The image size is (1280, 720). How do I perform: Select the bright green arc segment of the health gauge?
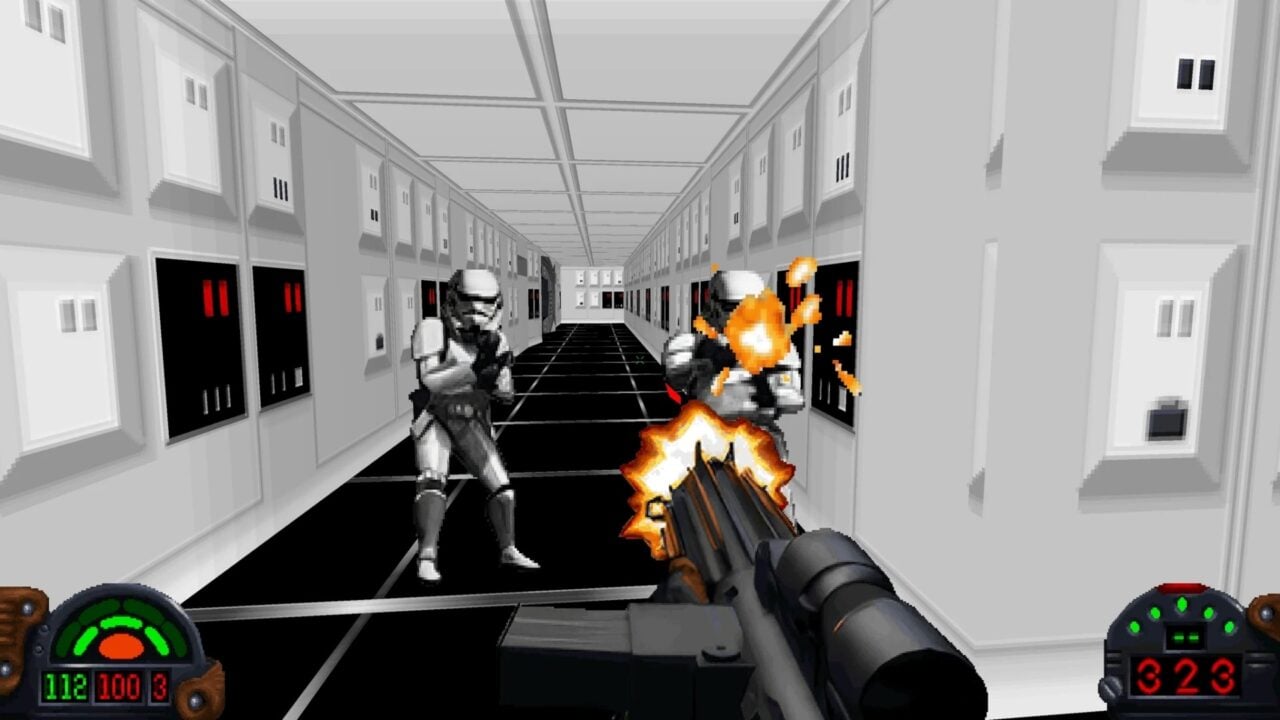(x=121, y=624)
